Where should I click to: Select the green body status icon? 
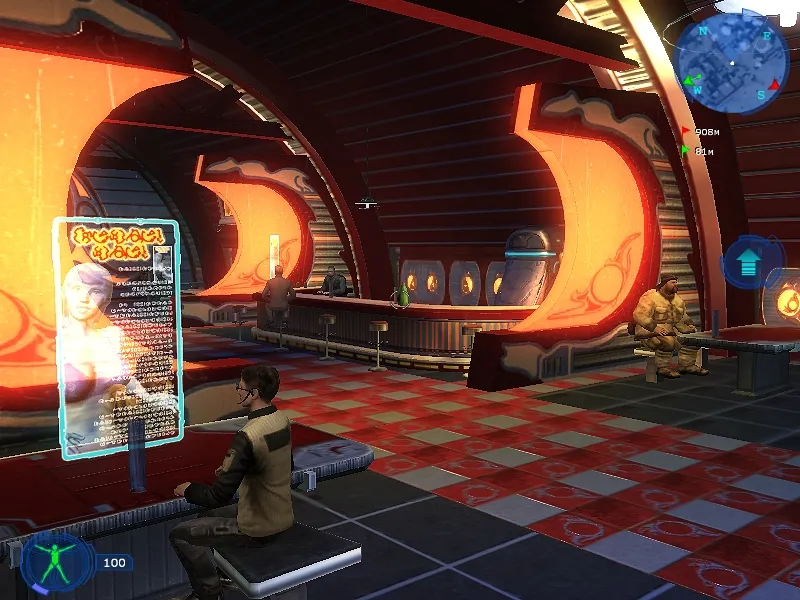pyautogui.click(x=56, y=562)
